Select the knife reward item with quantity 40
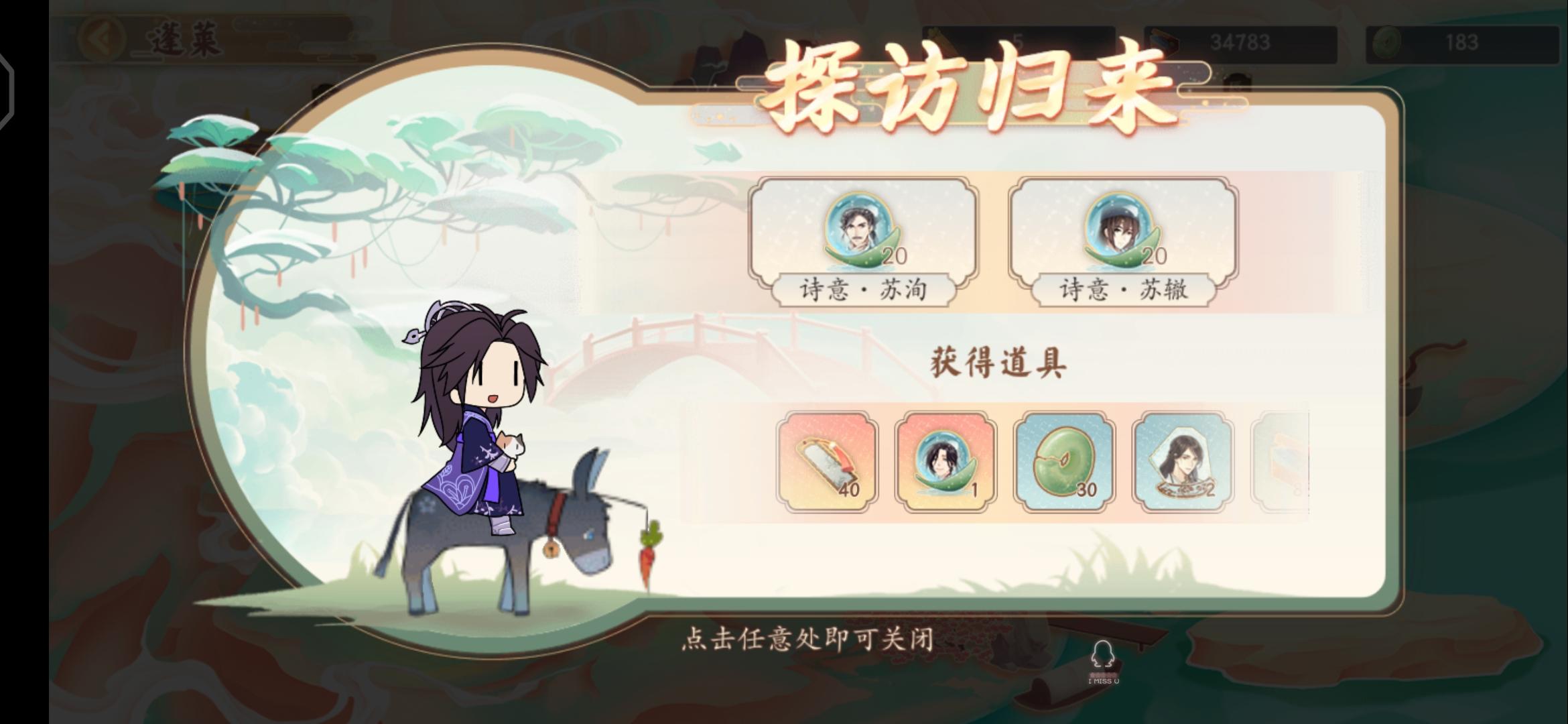Viewport: 1568px width, 724px height. (x=829, y=464)
